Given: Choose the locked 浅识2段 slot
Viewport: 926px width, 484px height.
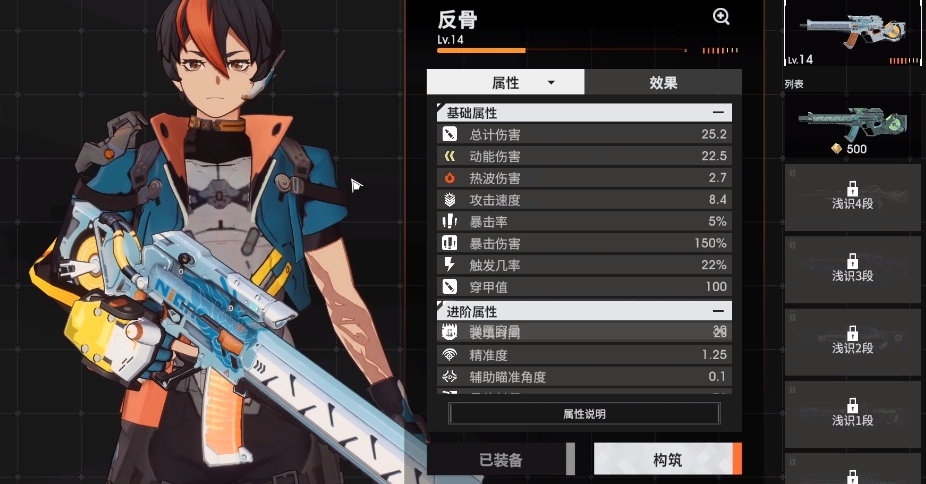Looking at the screenshot, I should click(x=852, y=341).
